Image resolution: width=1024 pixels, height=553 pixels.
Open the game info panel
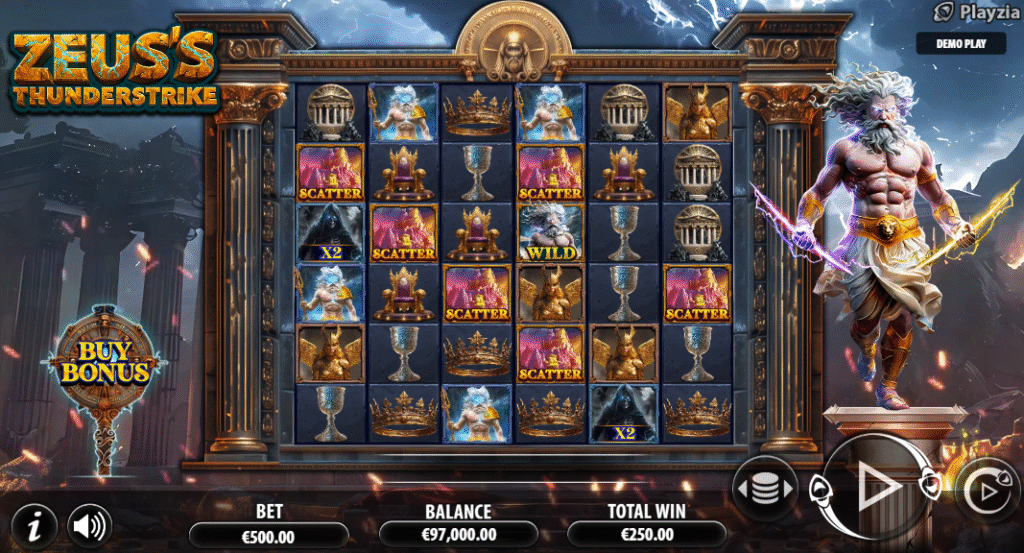click(35, 522)
